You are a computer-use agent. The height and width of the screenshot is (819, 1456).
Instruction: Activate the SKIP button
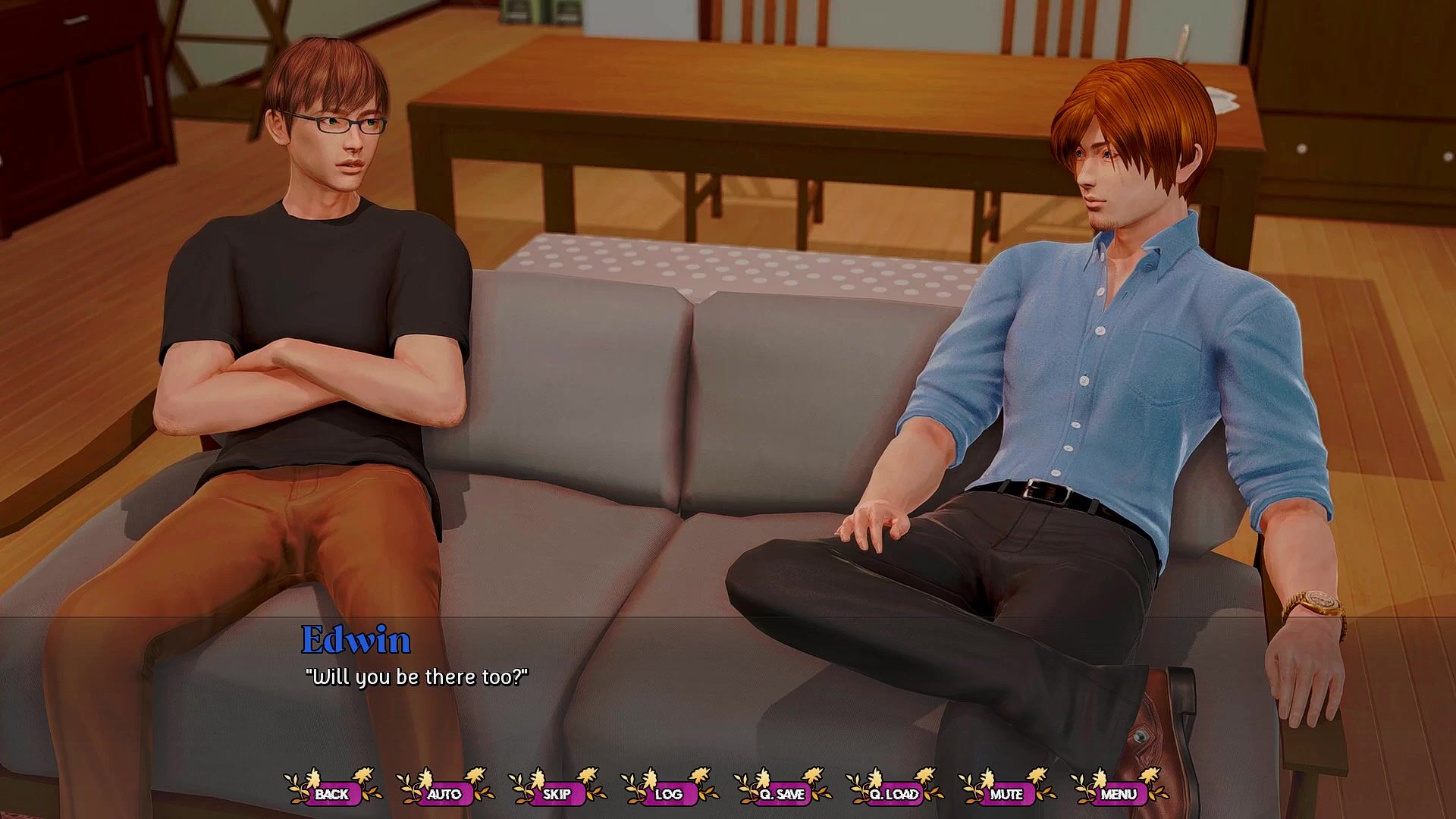557,794
